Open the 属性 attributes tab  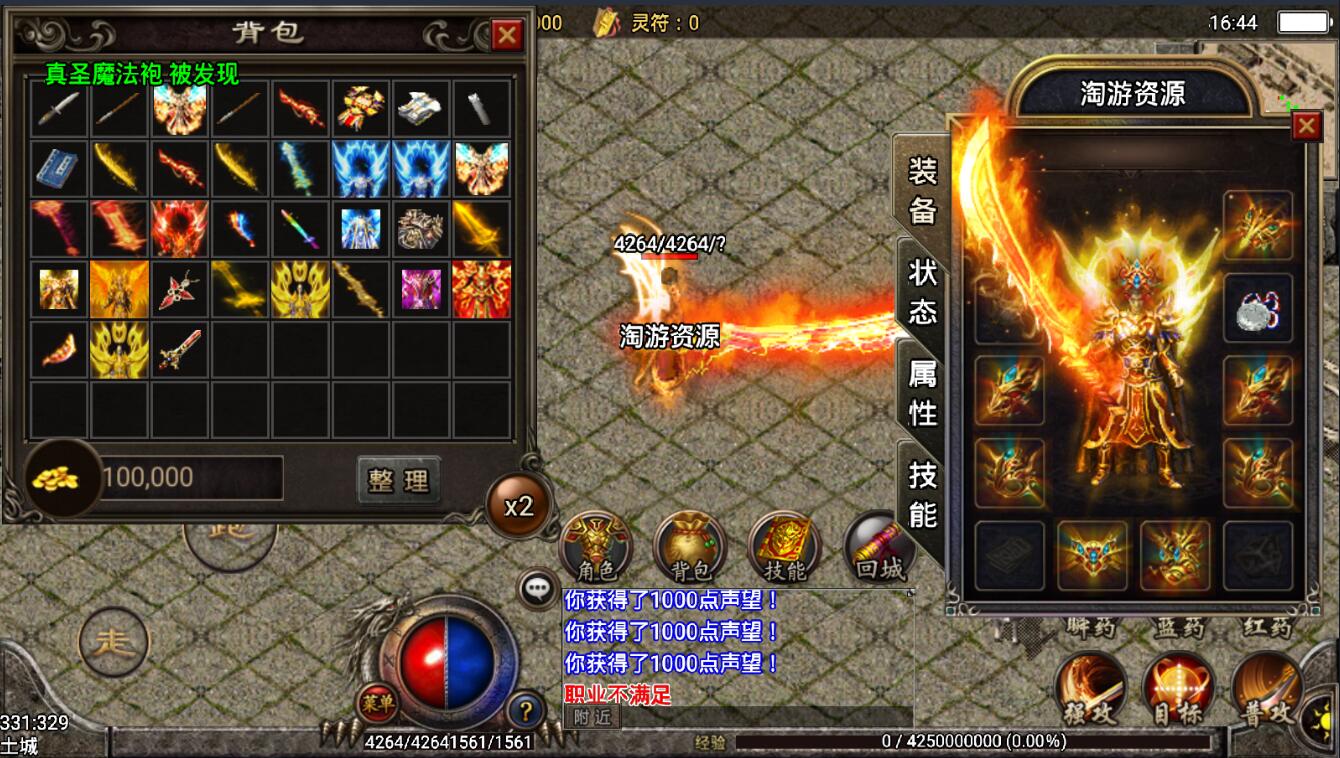tap(922, 392)
